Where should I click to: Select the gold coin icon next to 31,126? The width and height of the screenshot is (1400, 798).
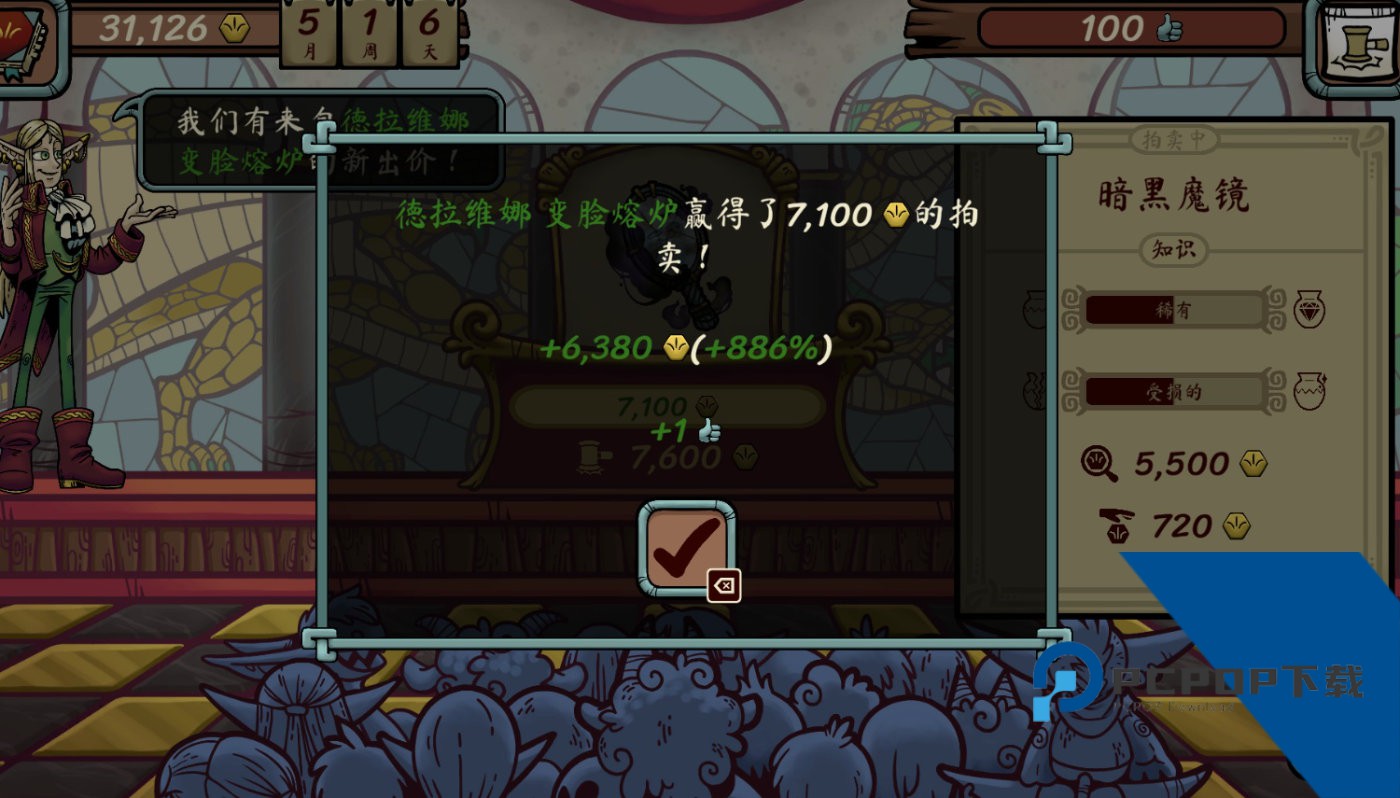point(233,29)
